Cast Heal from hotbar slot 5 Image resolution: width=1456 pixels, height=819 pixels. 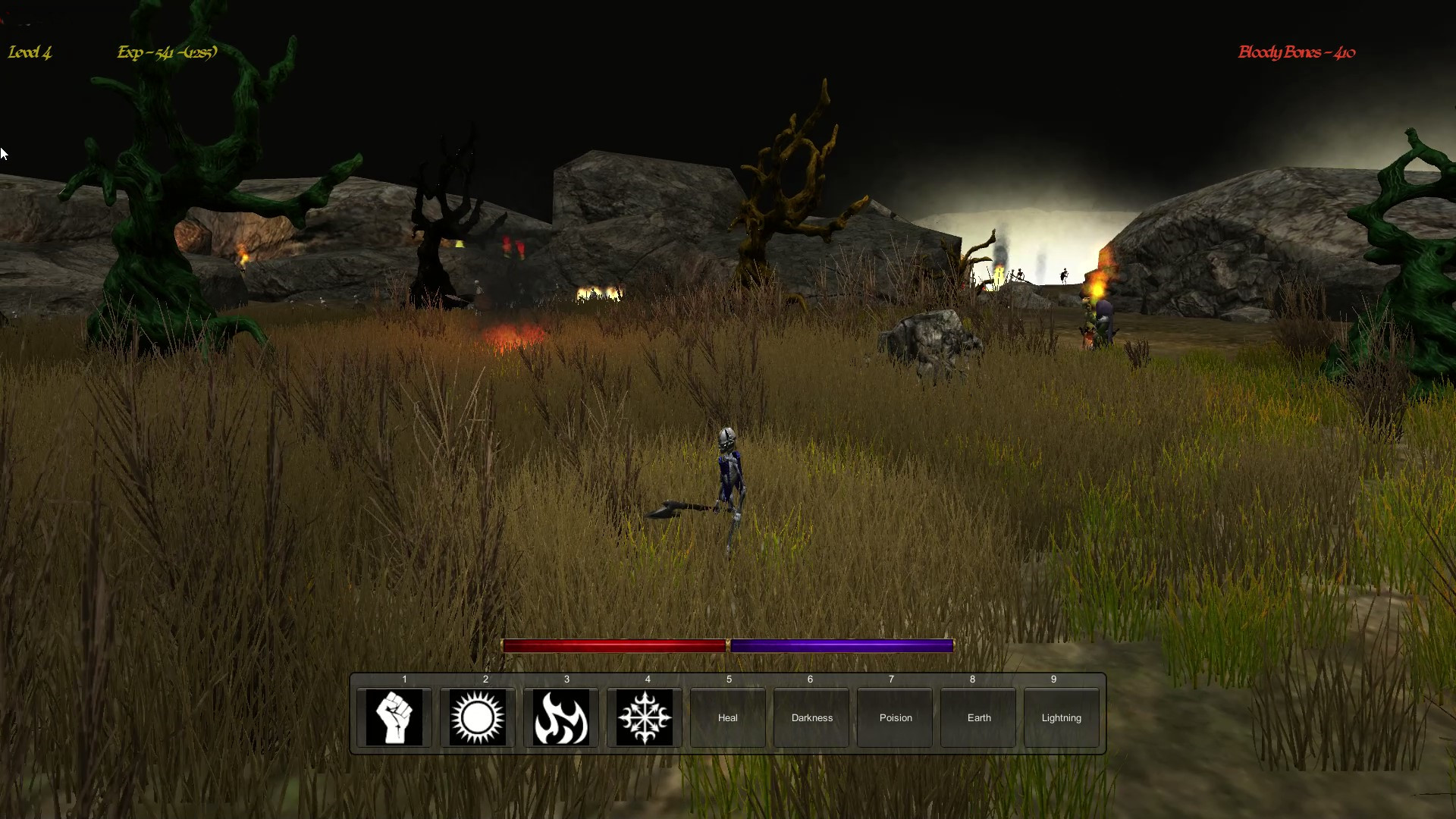727,717
